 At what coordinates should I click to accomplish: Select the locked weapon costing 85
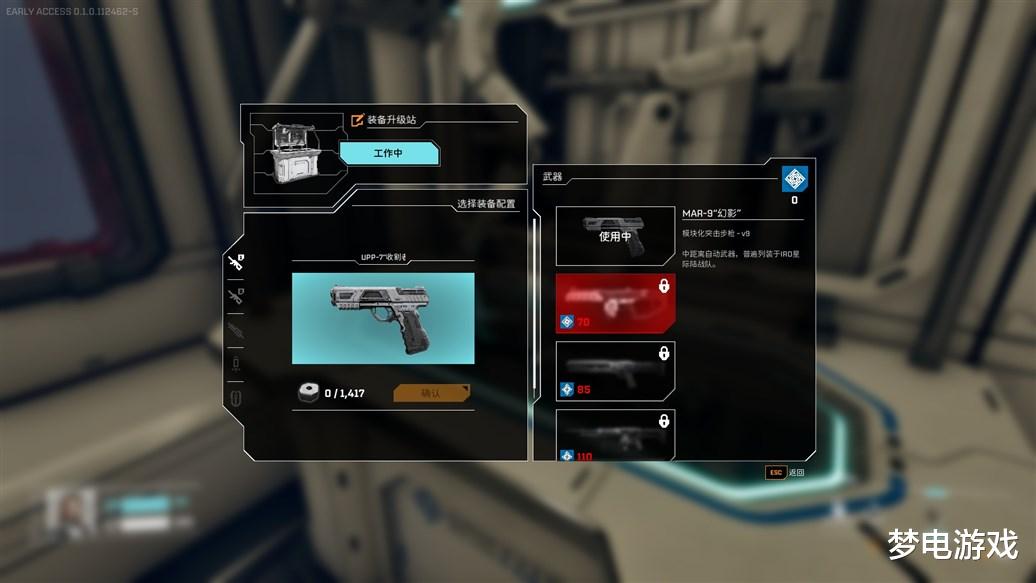tap(615, 371)
